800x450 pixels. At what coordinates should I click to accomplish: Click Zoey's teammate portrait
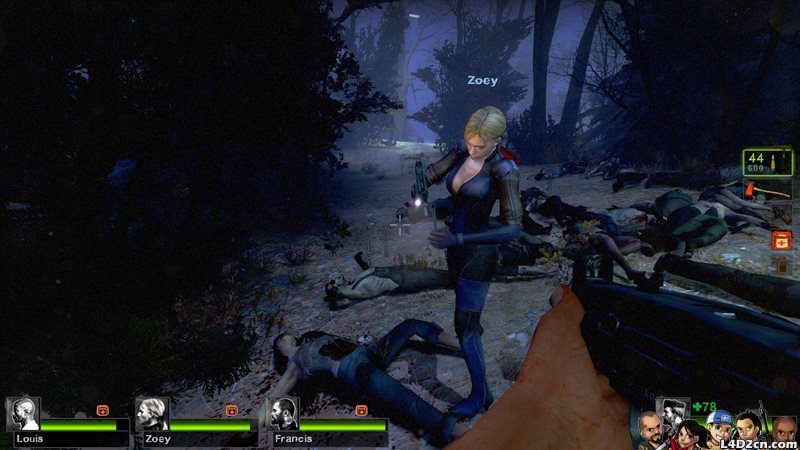[152, 414]
